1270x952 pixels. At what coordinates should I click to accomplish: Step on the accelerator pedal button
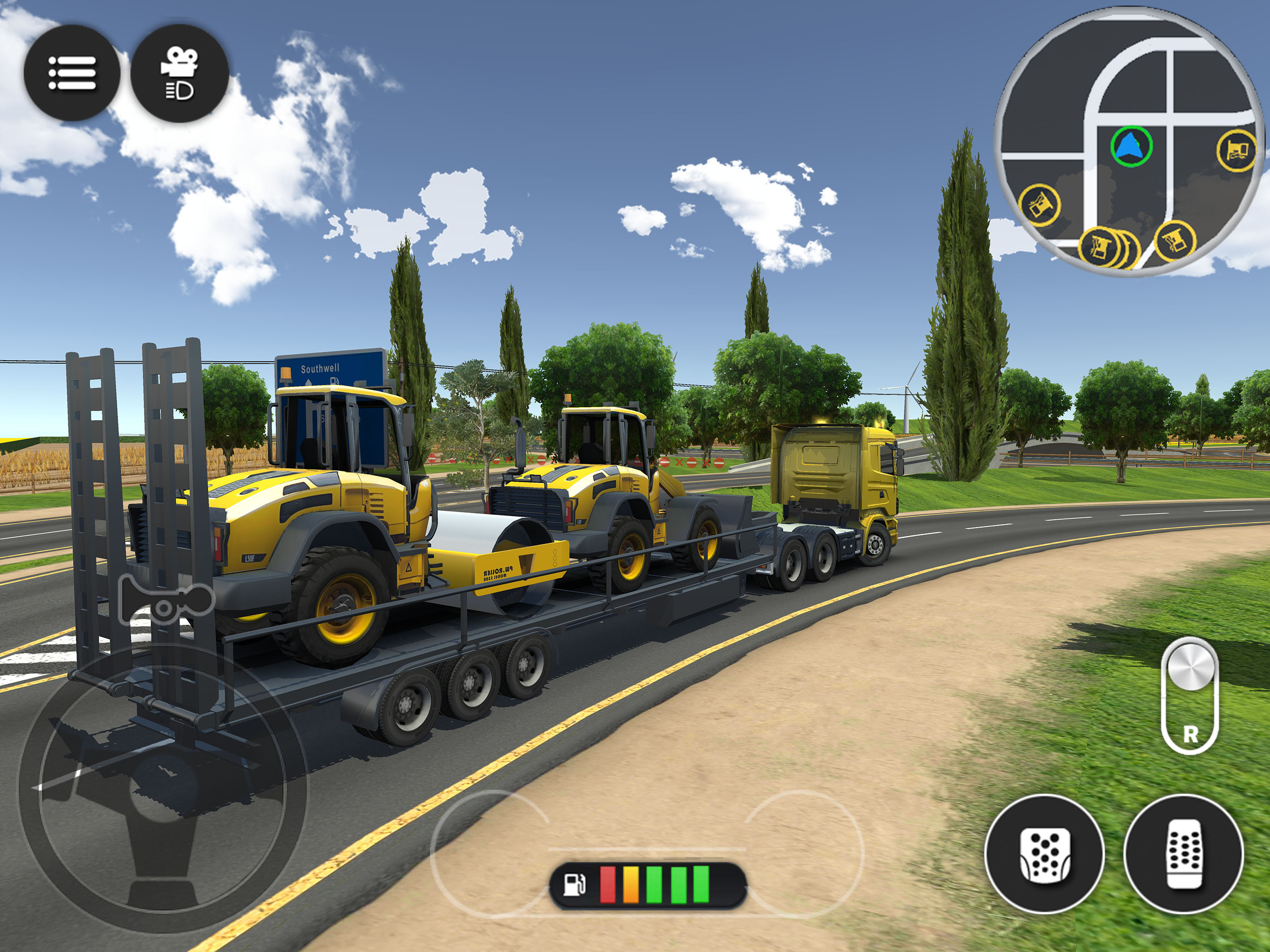tap(1184, 854)
